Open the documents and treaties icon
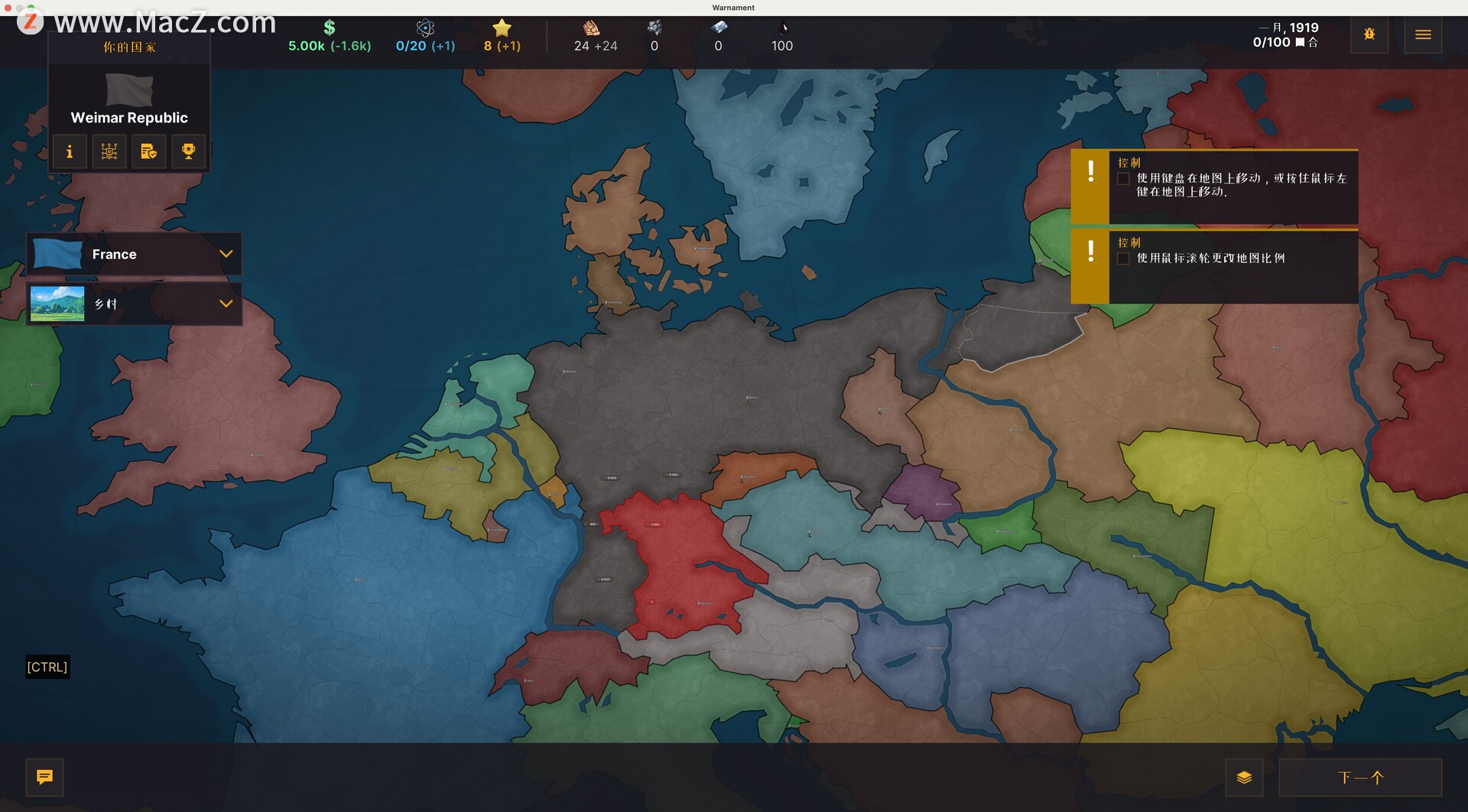Screen dimensions: 1468x812 click(x=149, y=151)
